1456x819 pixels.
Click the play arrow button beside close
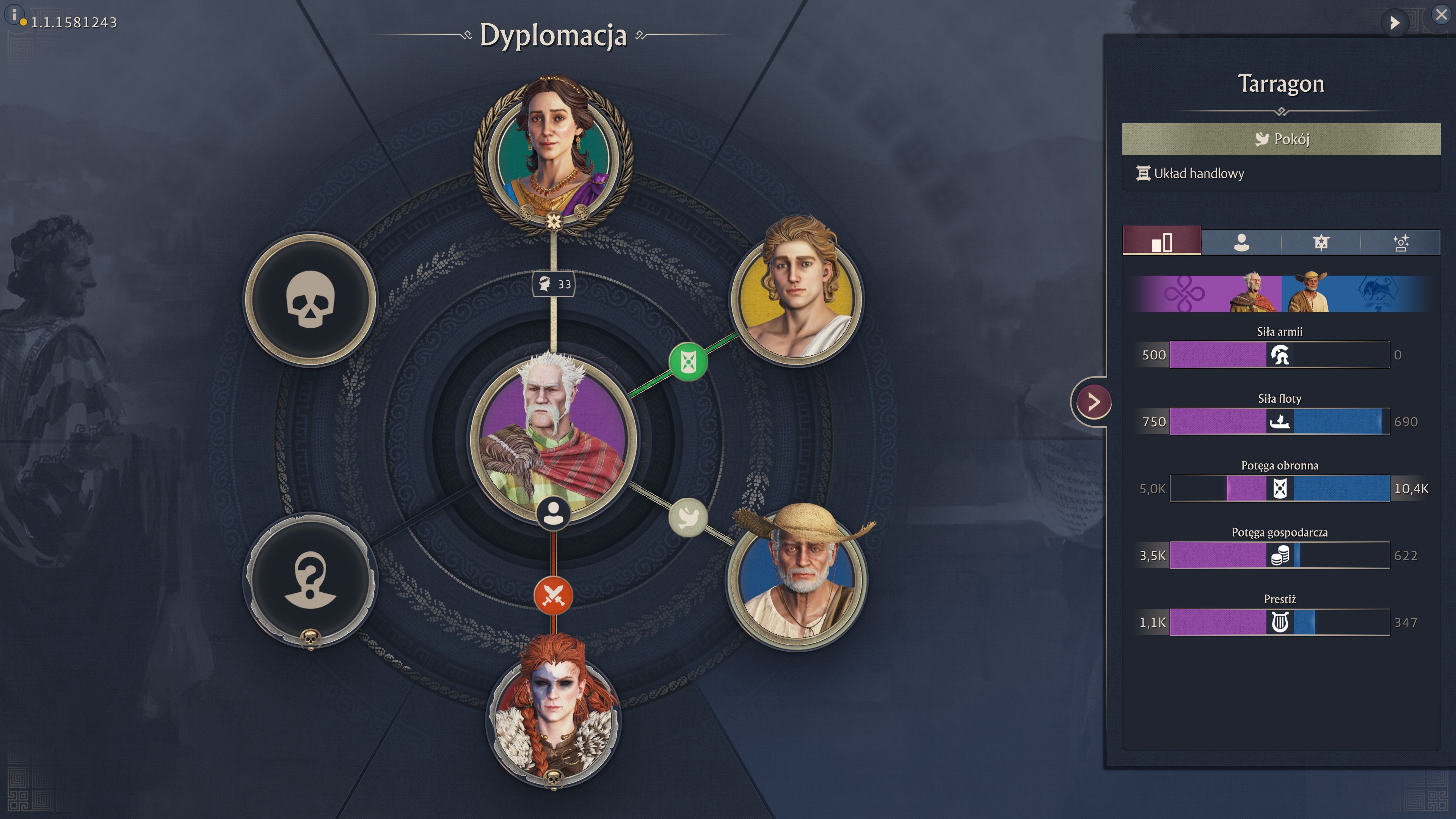[x=1395, y=23]
